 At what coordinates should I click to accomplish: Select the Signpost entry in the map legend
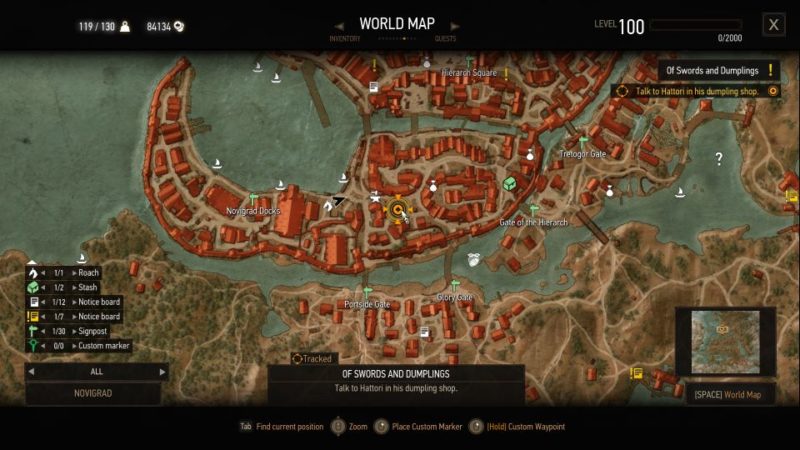click(92, 331)
